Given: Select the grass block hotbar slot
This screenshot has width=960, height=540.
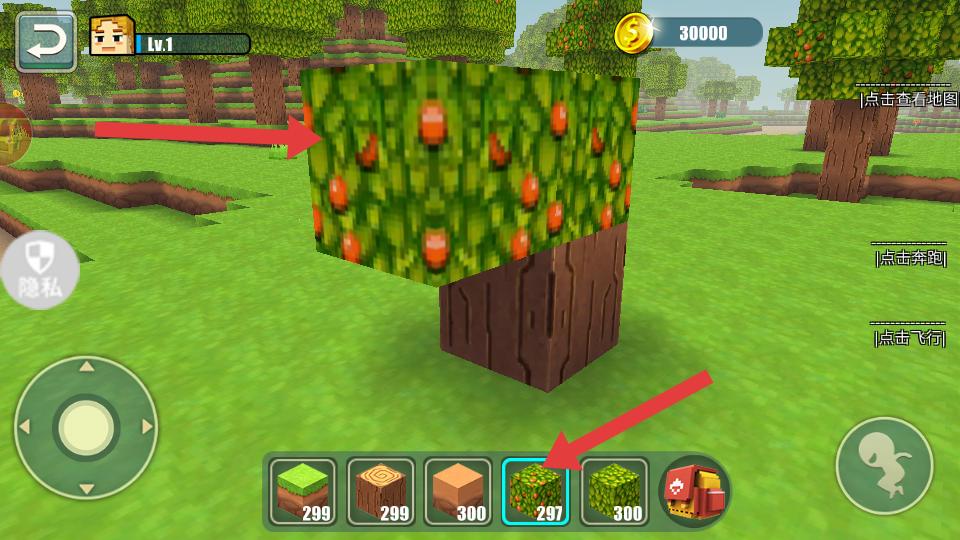Looking at the screenshot, I should pyautogui.click(x=304, y=491).
